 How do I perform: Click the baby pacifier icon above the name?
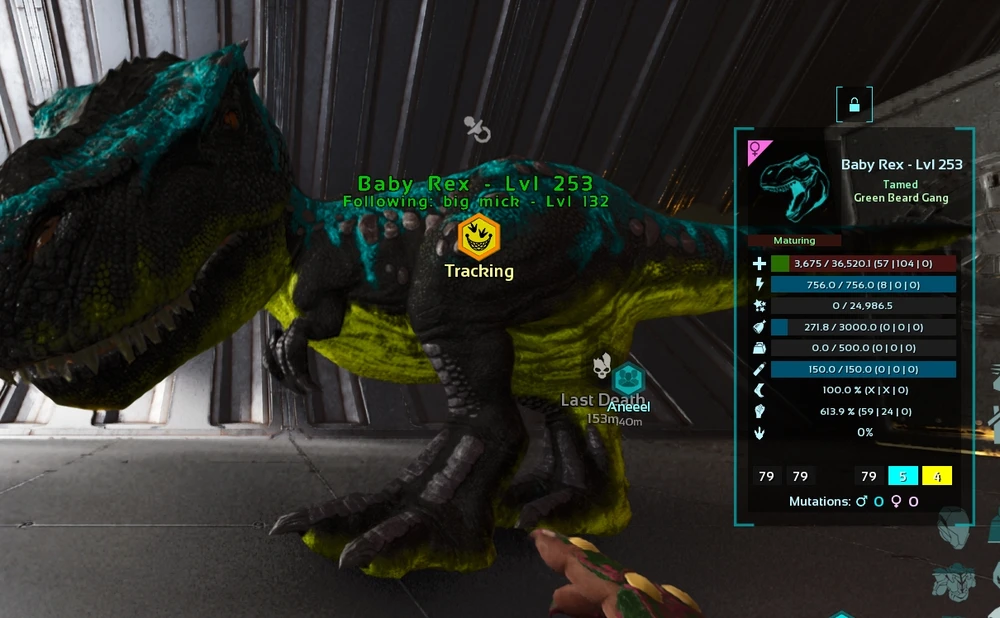476,128
